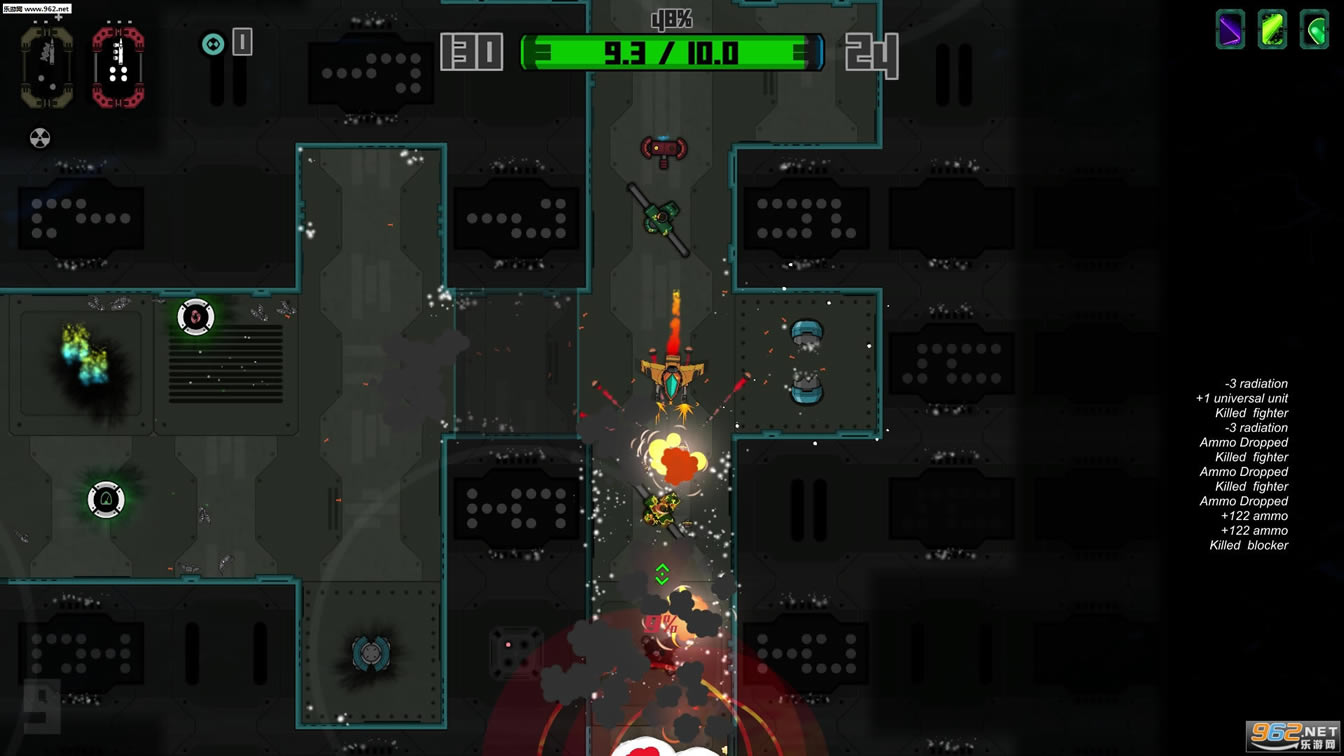Select the red tank loadout icon

[x=117, y=65]
